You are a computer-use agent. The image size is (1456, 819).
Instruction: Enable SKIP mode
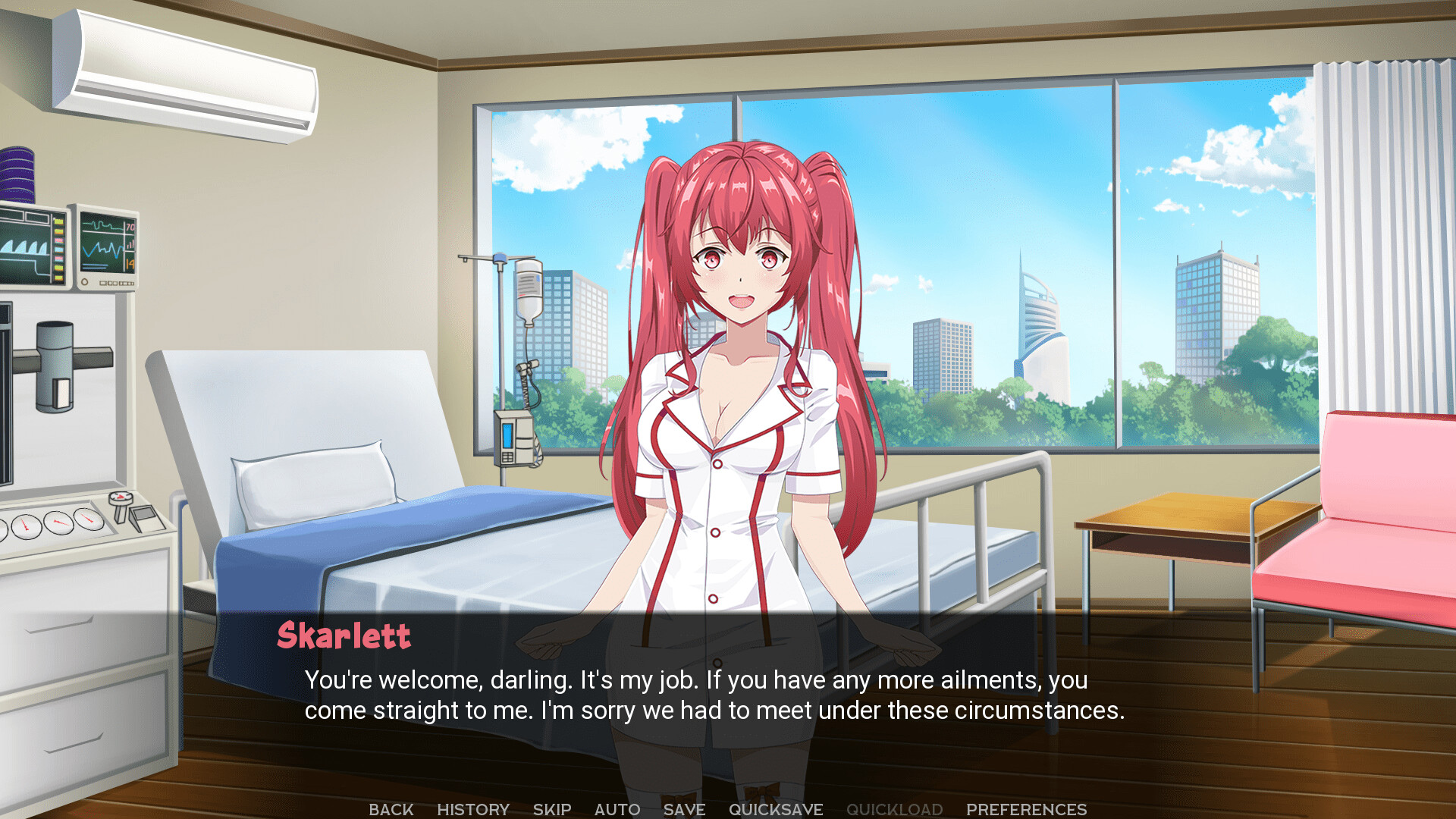tap(551, 808)
